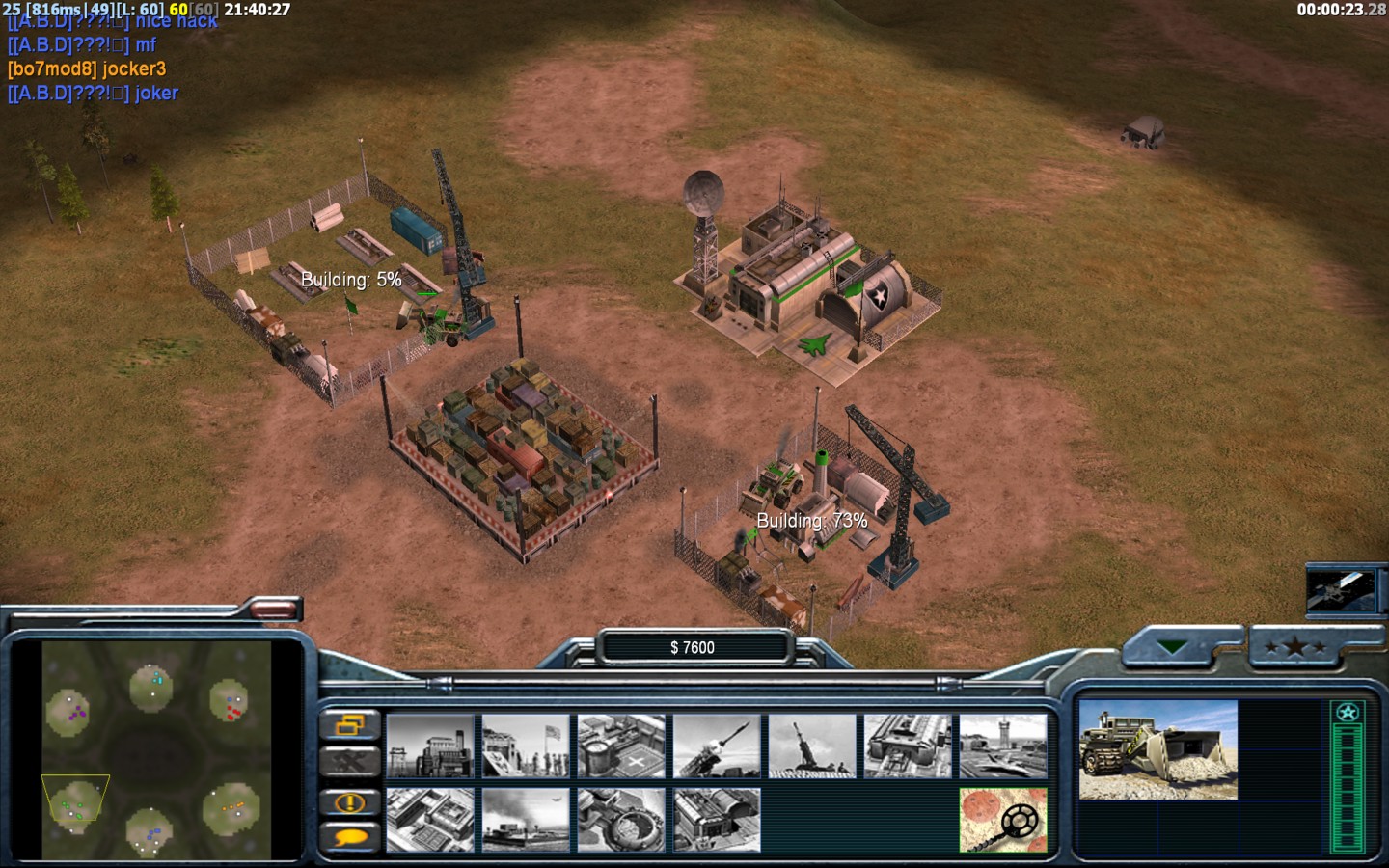Build a Patriot Missile battery
This screenshot has width=1389, height=868.
point(717,746)
